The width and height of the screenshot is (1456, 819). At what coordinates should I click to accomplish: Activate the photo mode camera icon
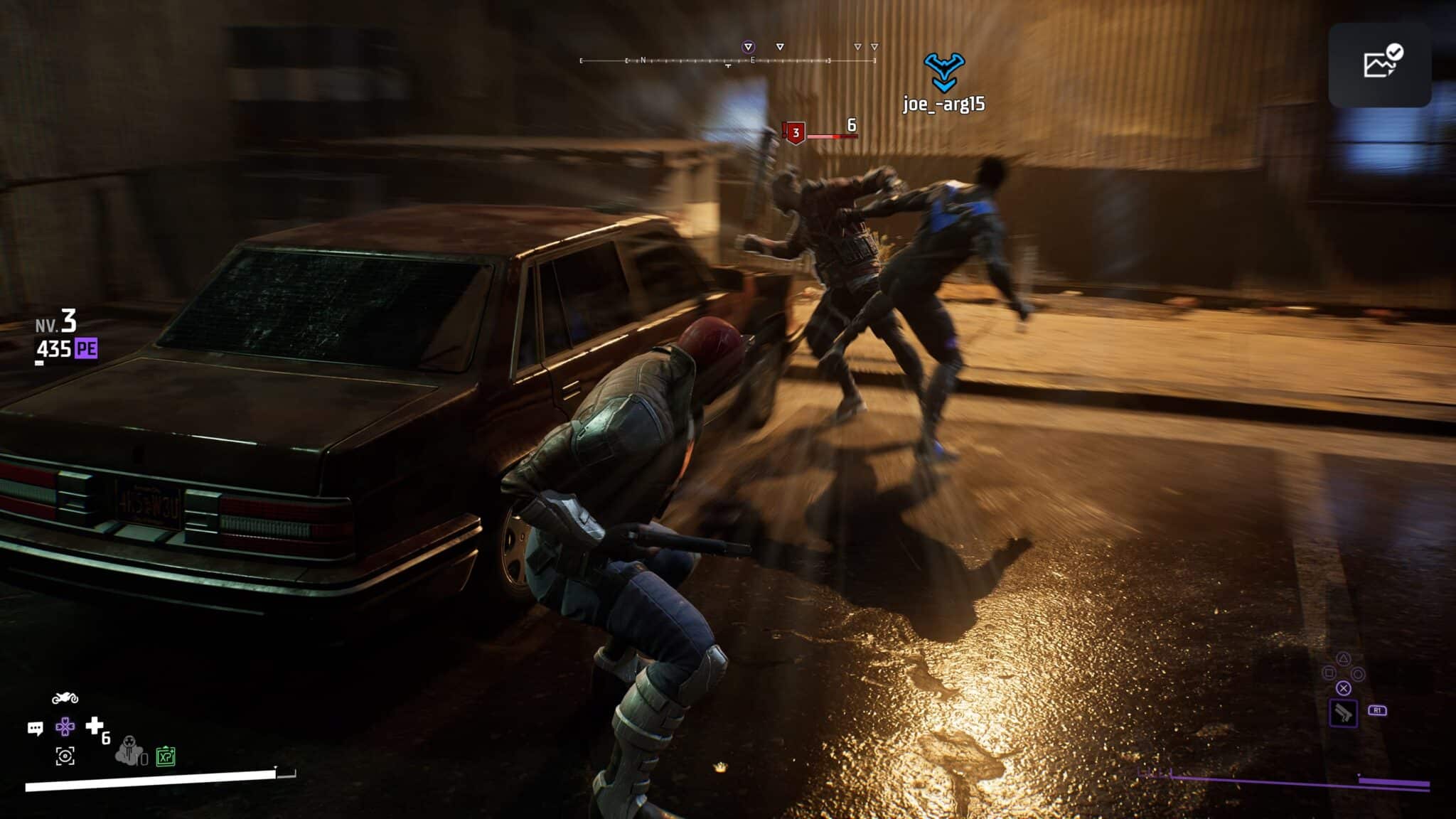coord(65,756)
